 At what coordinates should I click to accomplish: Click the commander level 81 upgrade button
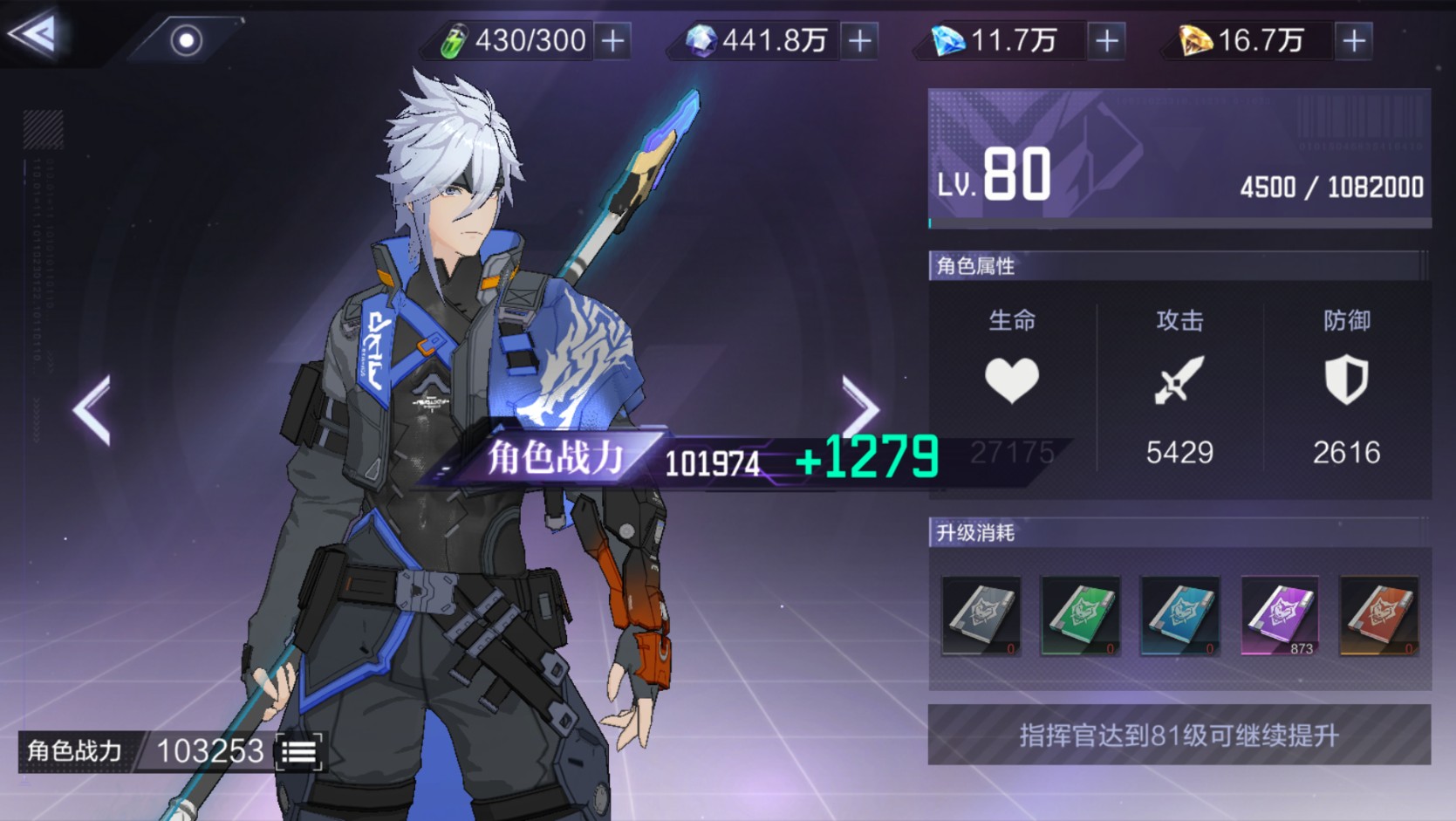tap(1179, 735)
